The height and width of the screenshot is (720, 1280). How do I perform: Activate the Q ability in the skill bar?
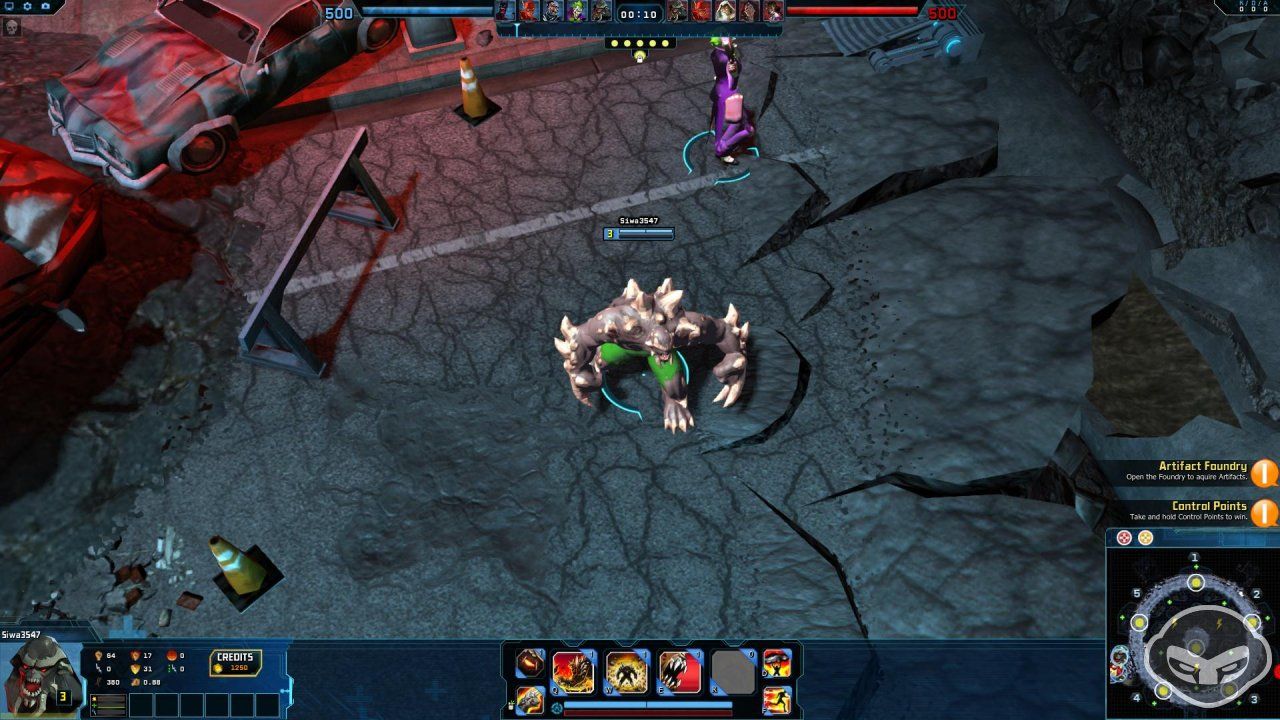click(571, 670)
